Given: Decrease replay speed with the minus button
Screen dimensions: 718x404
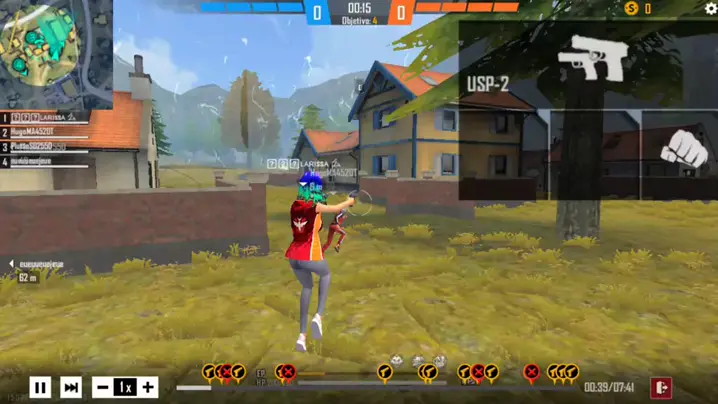Looking at the screenshot, I should click(x=102, y=387).
